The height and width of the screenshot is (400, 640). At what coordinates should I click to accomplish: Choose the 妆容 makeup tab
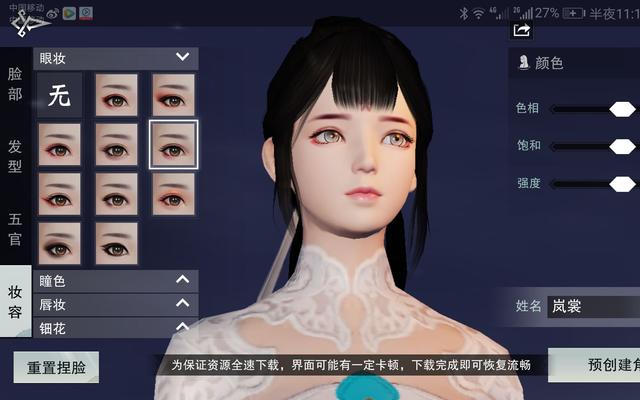click(x=15, y=300)
